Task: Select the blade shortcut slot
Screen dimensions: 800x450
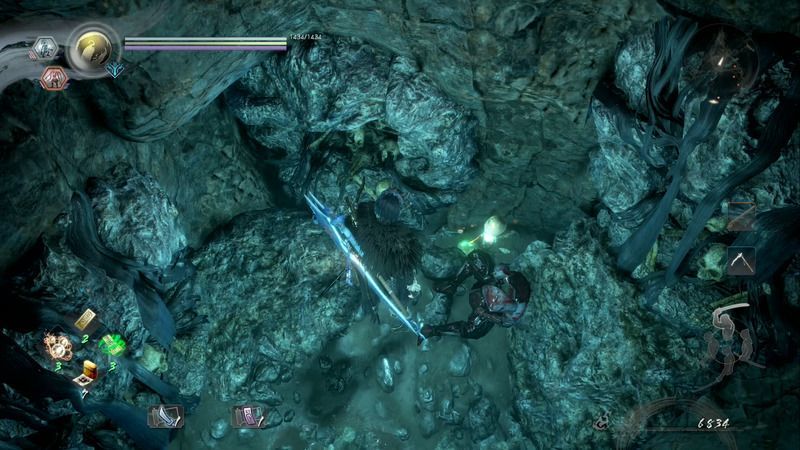Action: (x=163, y=415)
